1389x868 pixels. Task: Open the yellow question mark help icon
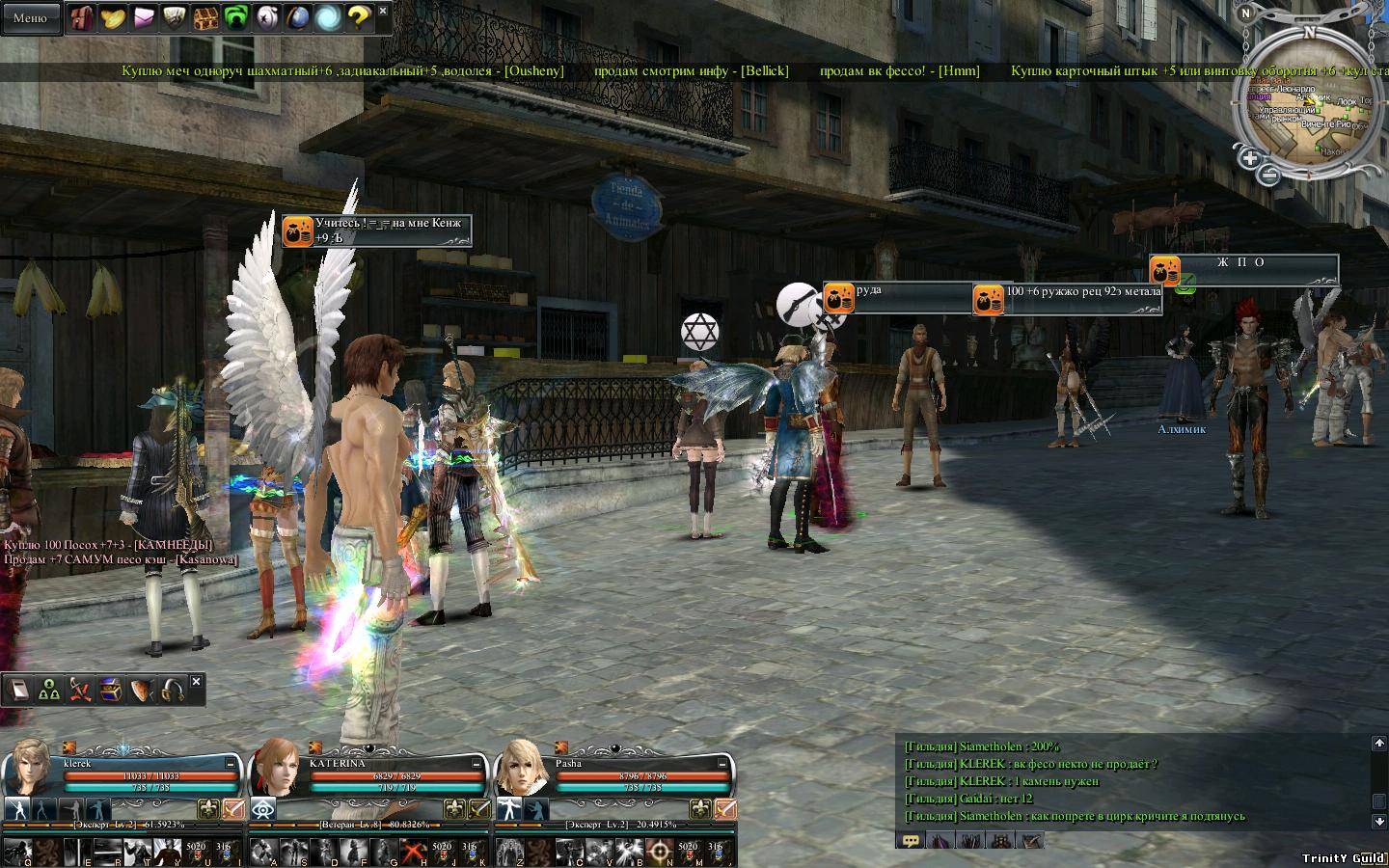[x=359, y=16]
